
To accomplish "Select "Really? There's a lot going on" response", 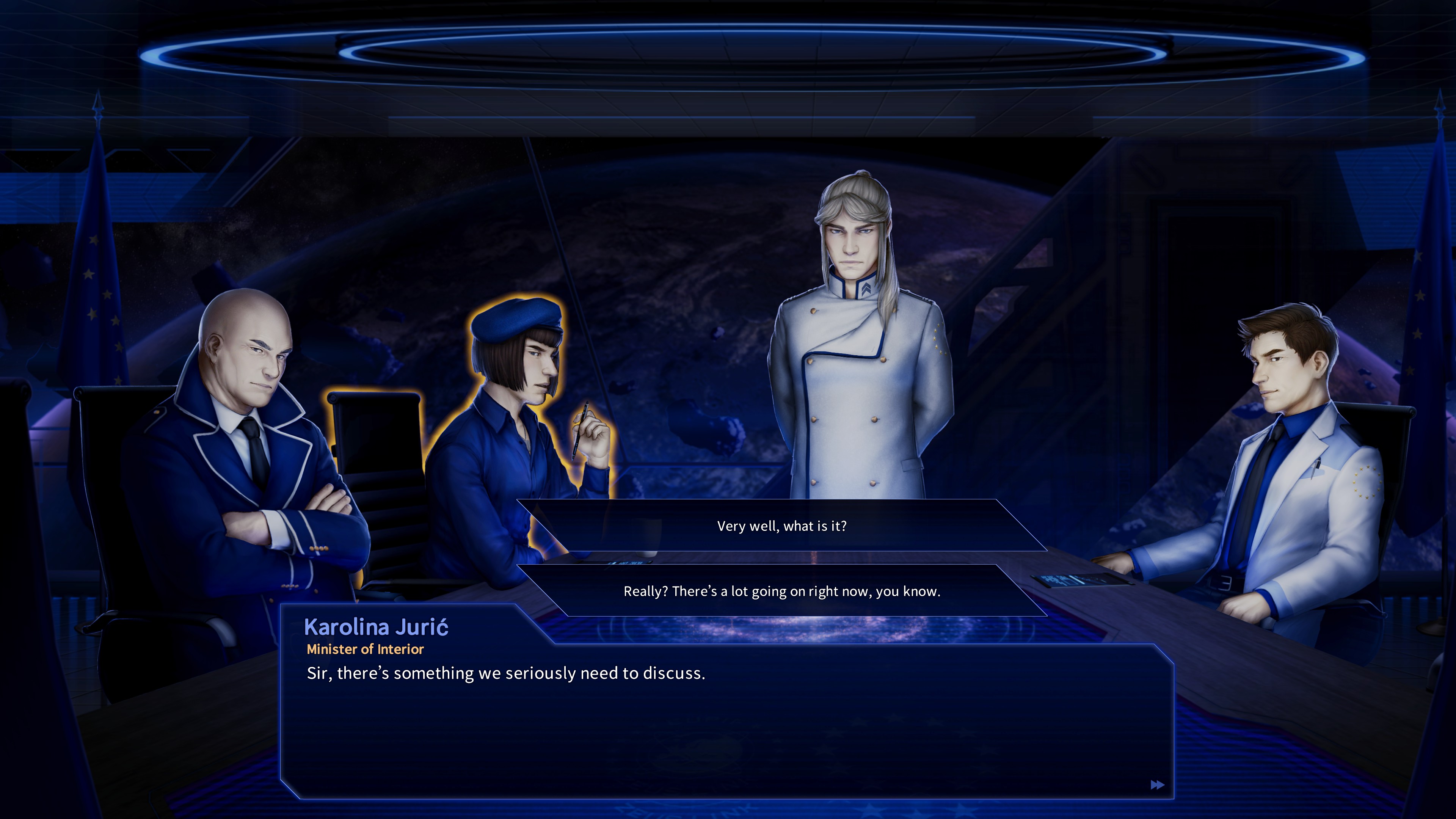I will coord(782,591).
